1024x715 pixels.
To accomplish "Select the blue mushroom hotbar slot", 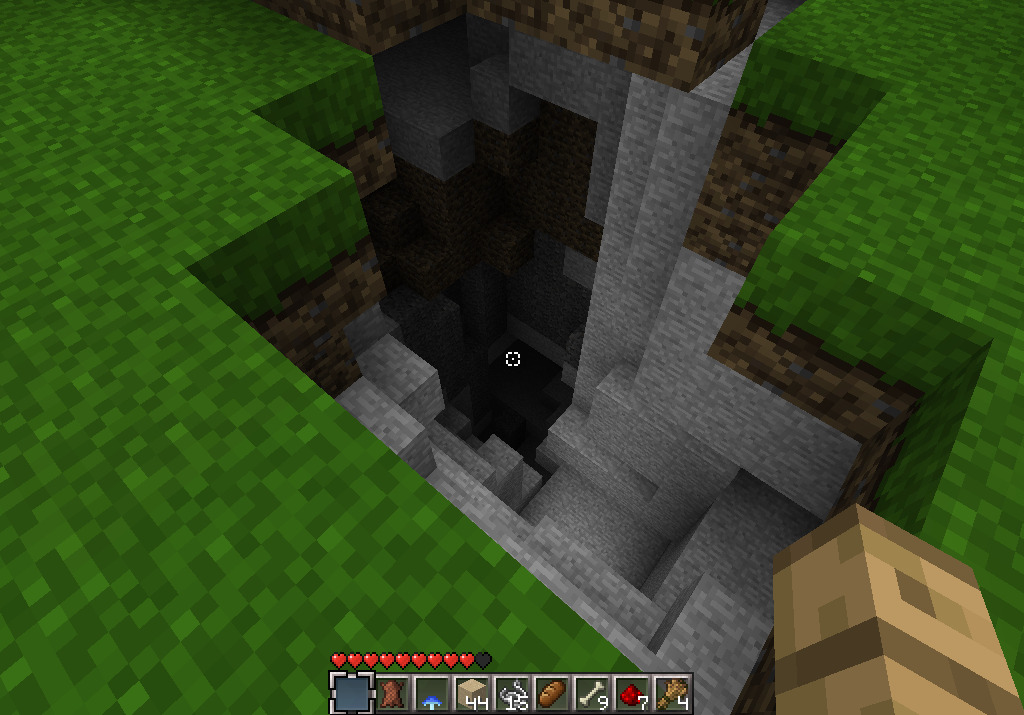I will click(431, 693).
